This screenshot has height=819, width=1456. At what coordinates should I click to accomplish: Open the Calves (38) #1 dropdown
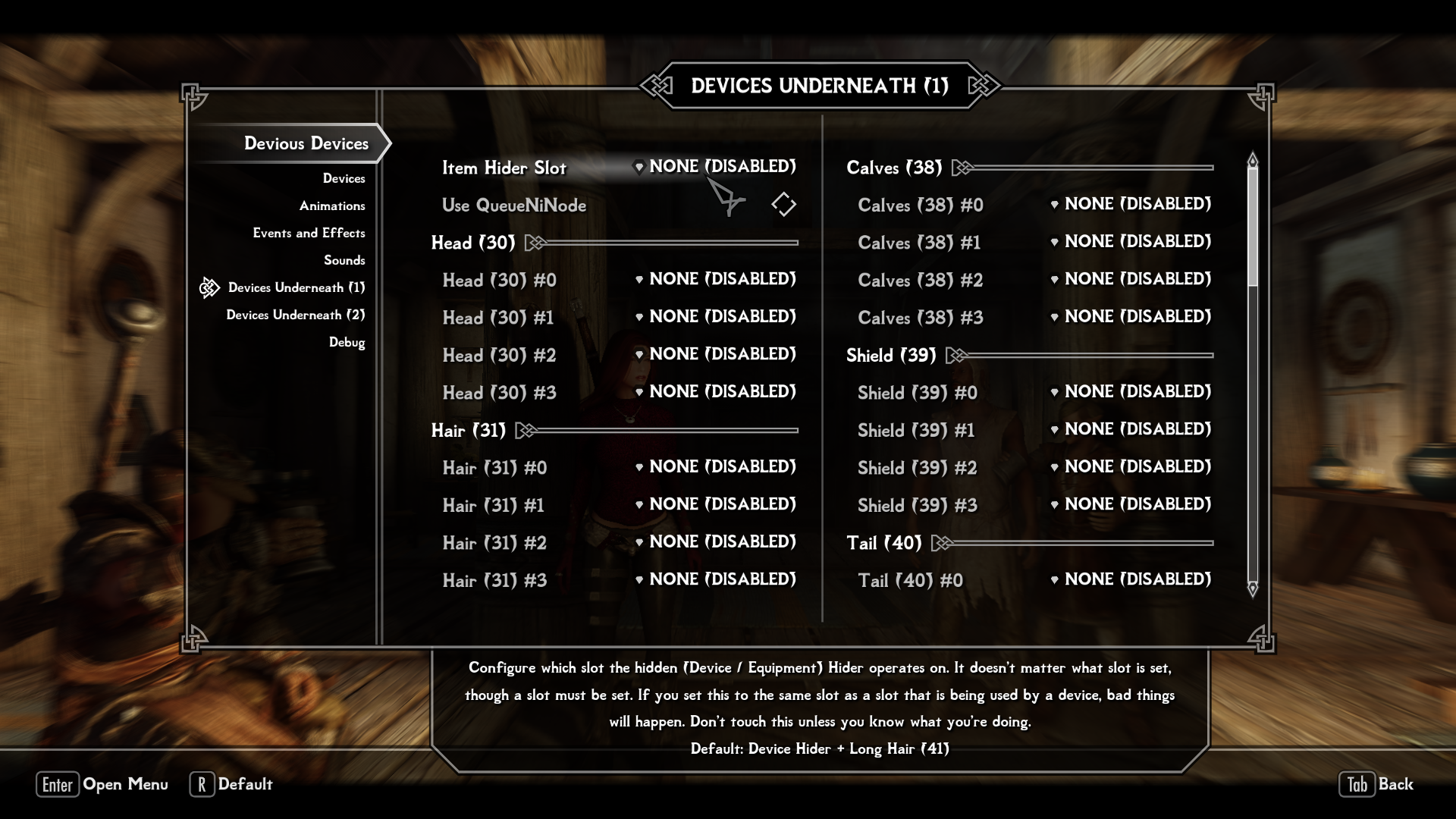click(1134, 241)
